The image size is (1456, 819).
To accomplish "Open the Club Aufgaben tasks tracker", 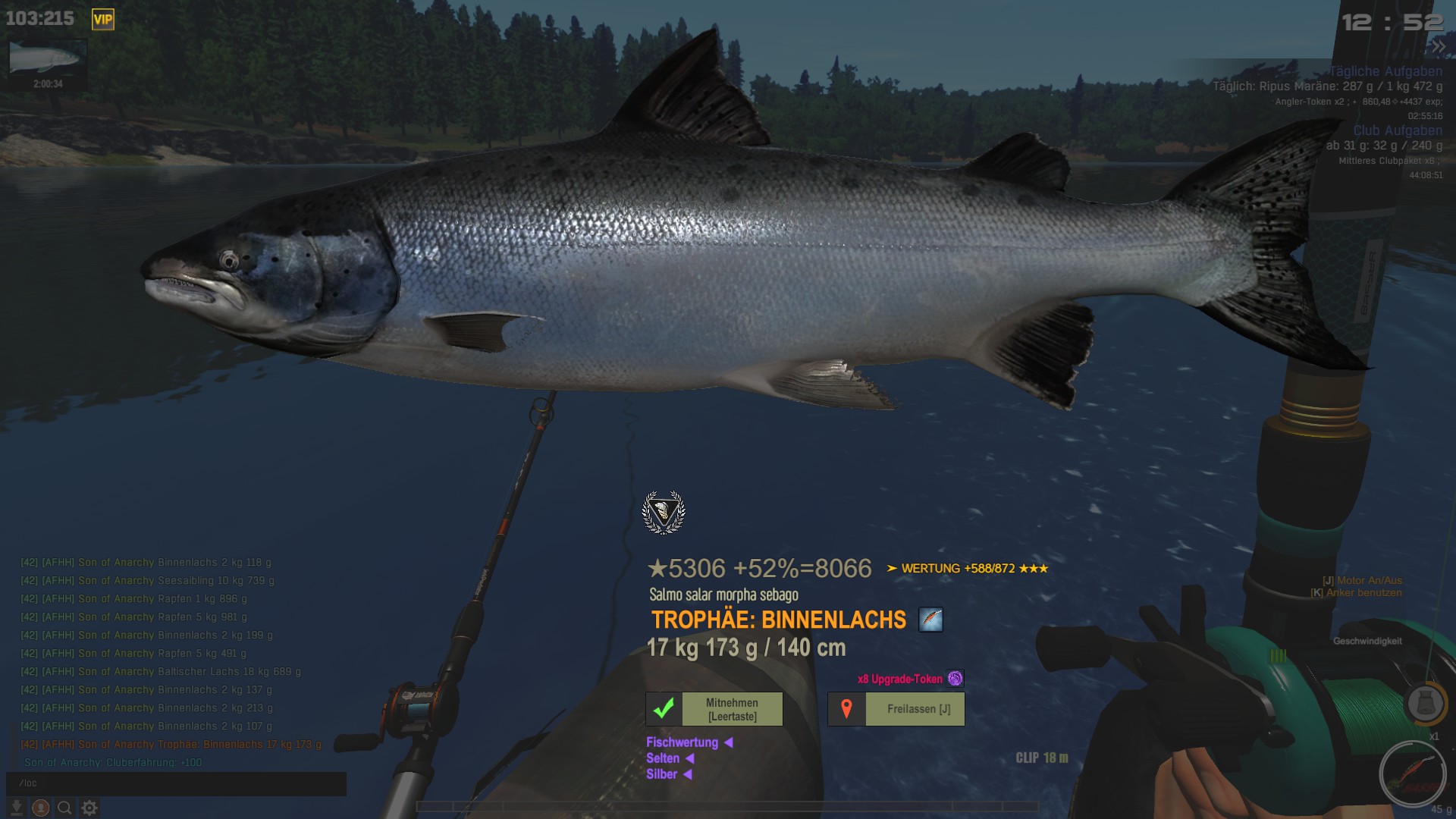I will coord(1398,130).
